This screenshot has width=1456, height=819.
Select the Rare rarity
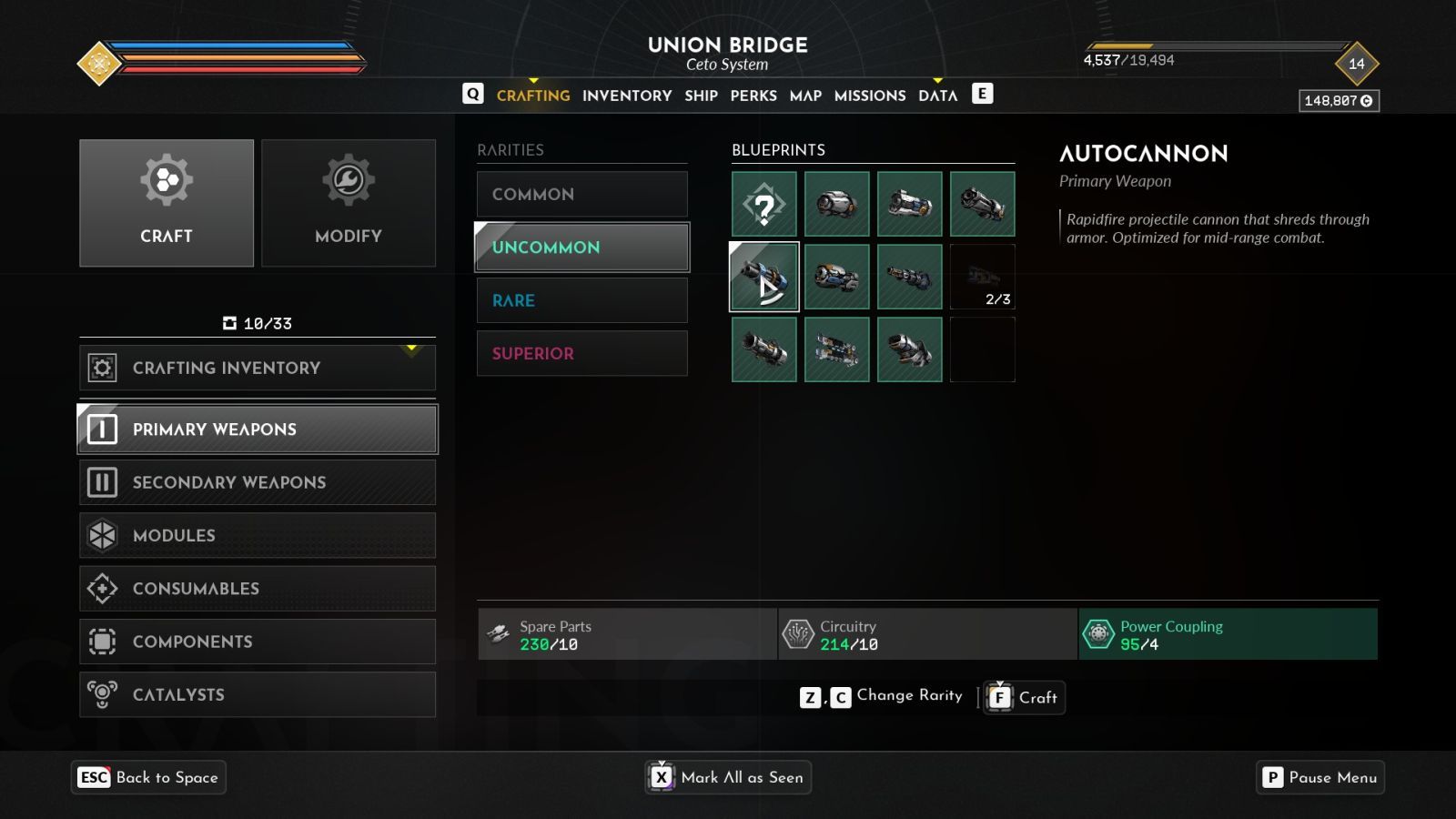pos(581,300)
